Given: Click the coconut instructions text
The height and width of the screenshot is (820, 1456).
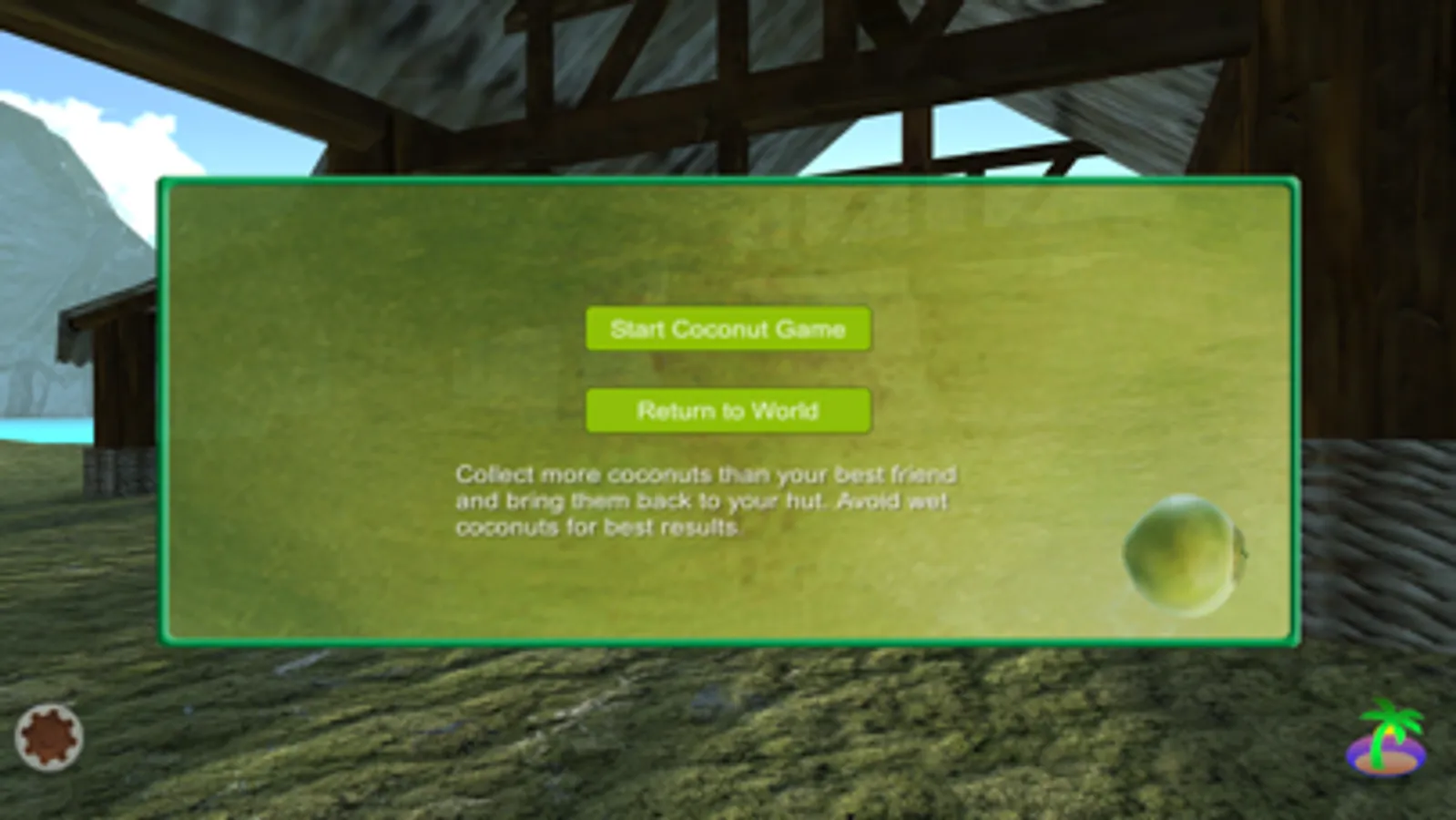Looking at the screenshot, I should (706, 500).
